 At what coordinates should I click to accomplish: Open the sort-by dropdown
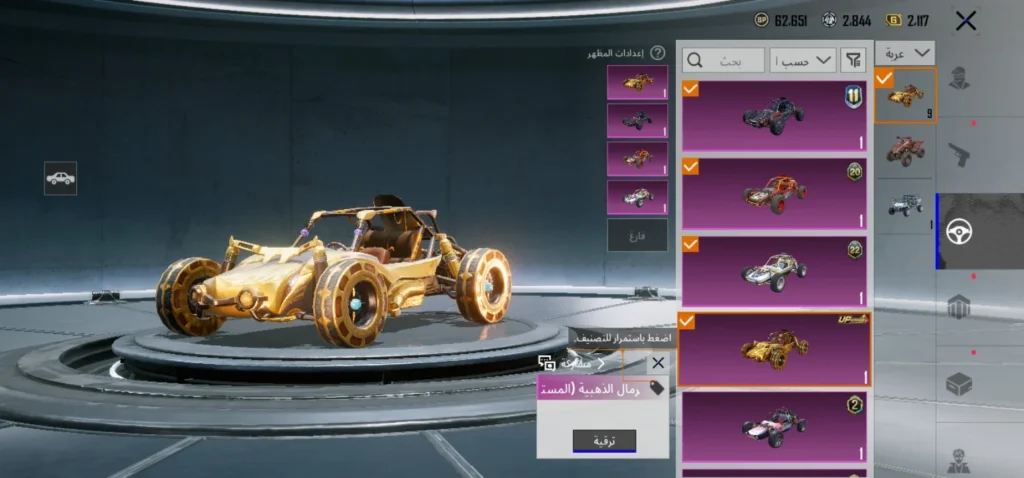click(x=803, y=61)
